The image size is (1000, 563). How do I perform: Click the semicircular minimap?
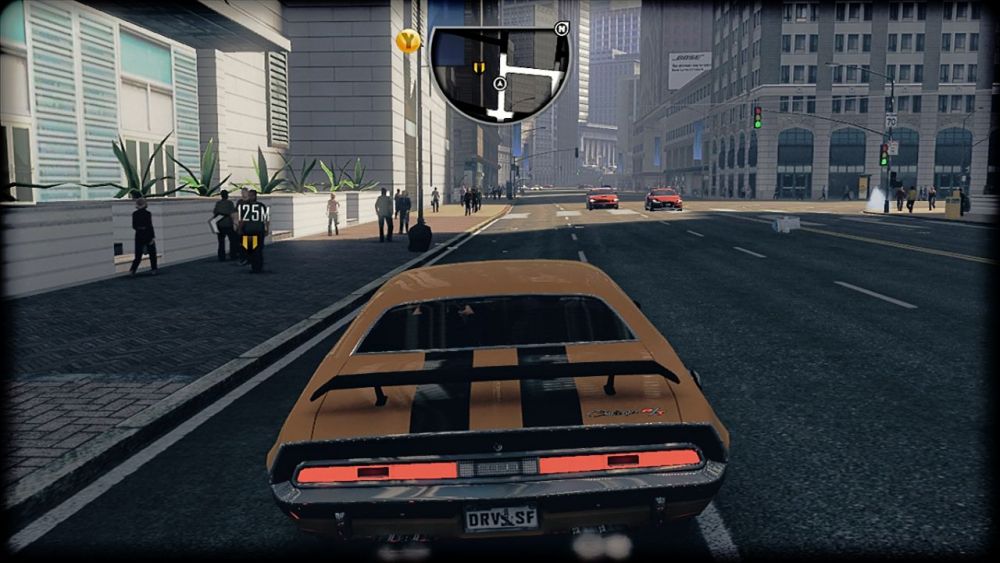pyautogui.click(x=499, y=74)
